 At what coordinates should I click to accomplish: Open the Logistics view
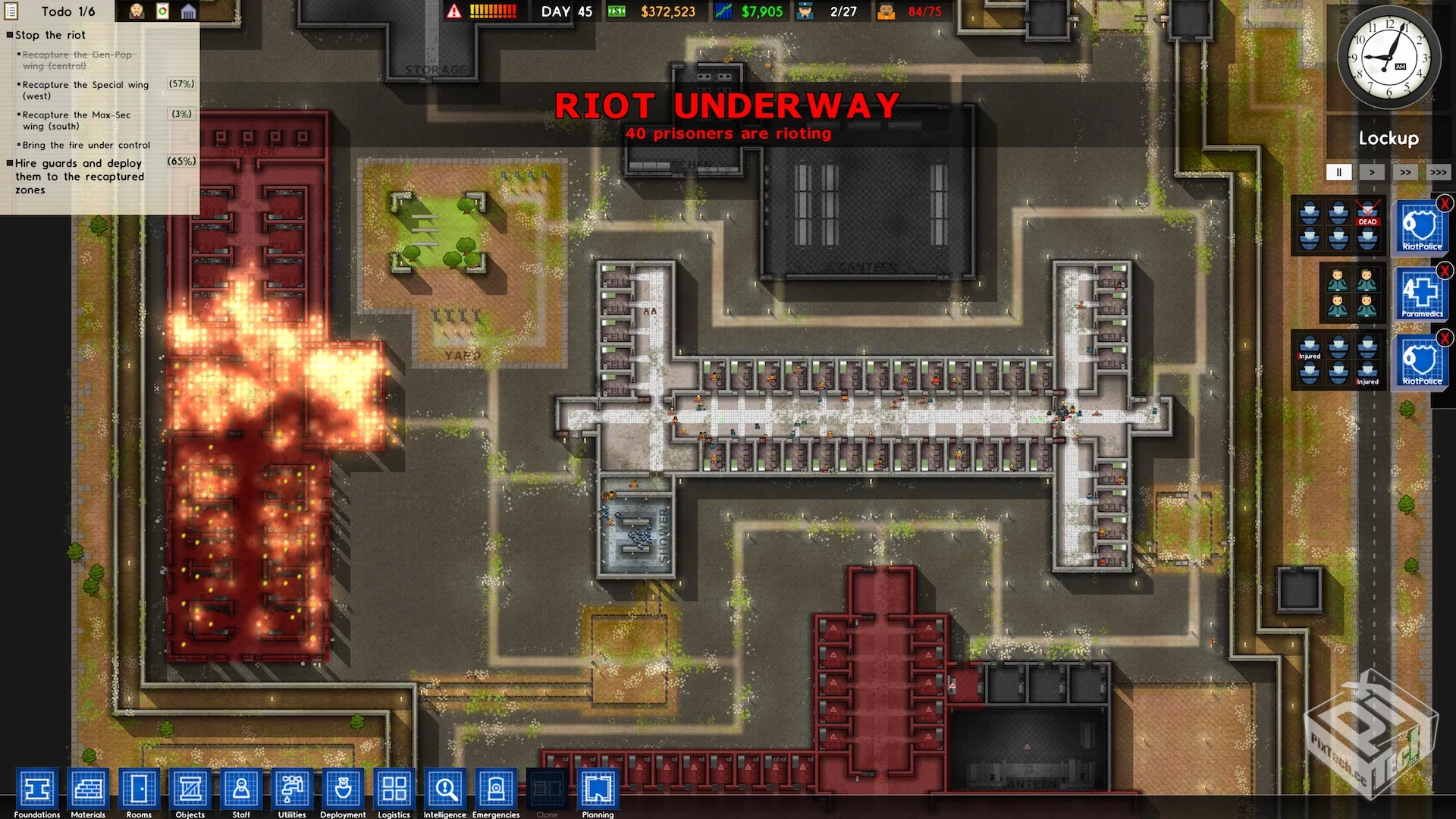coord(394,790)
